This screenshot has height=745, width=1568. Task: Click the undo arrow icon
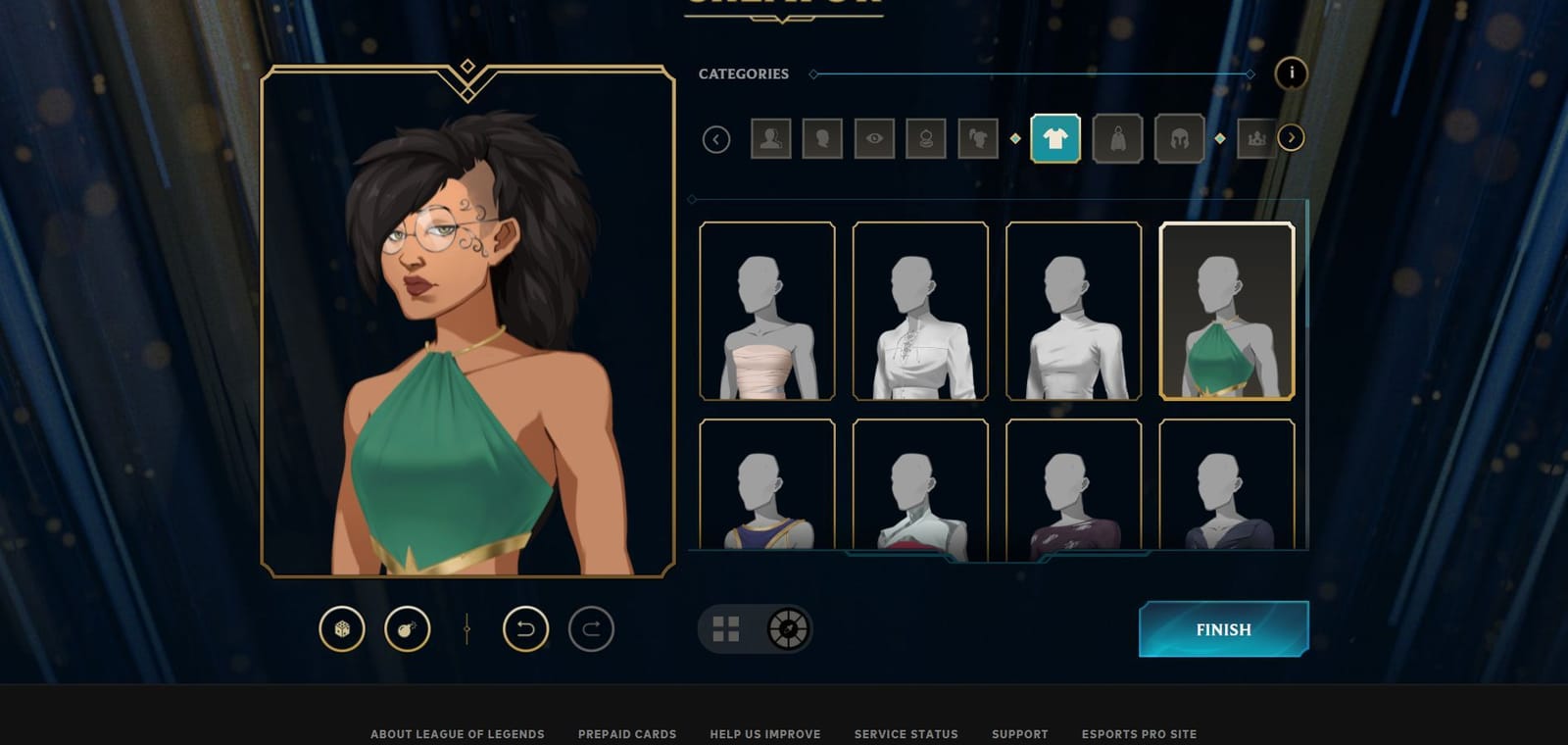coord(526,630)
